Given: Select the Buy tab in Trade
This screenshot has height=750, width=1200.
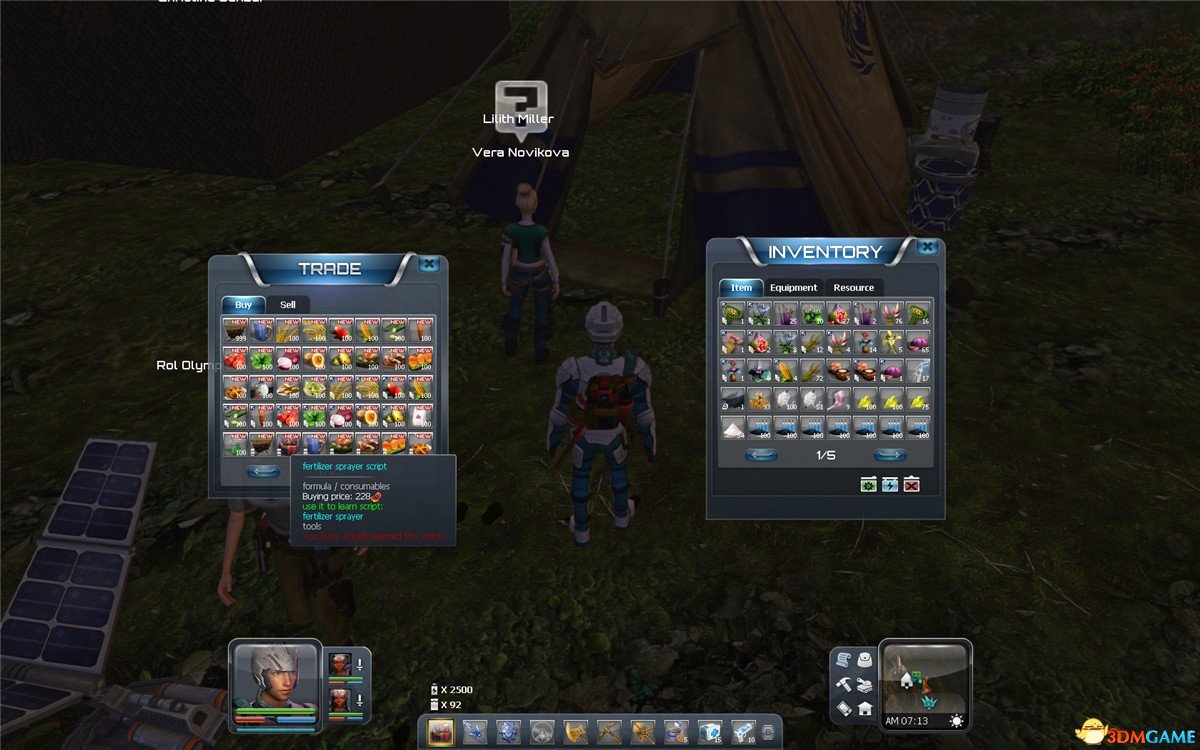Looking at the screenshot, I should click(243, 304).
